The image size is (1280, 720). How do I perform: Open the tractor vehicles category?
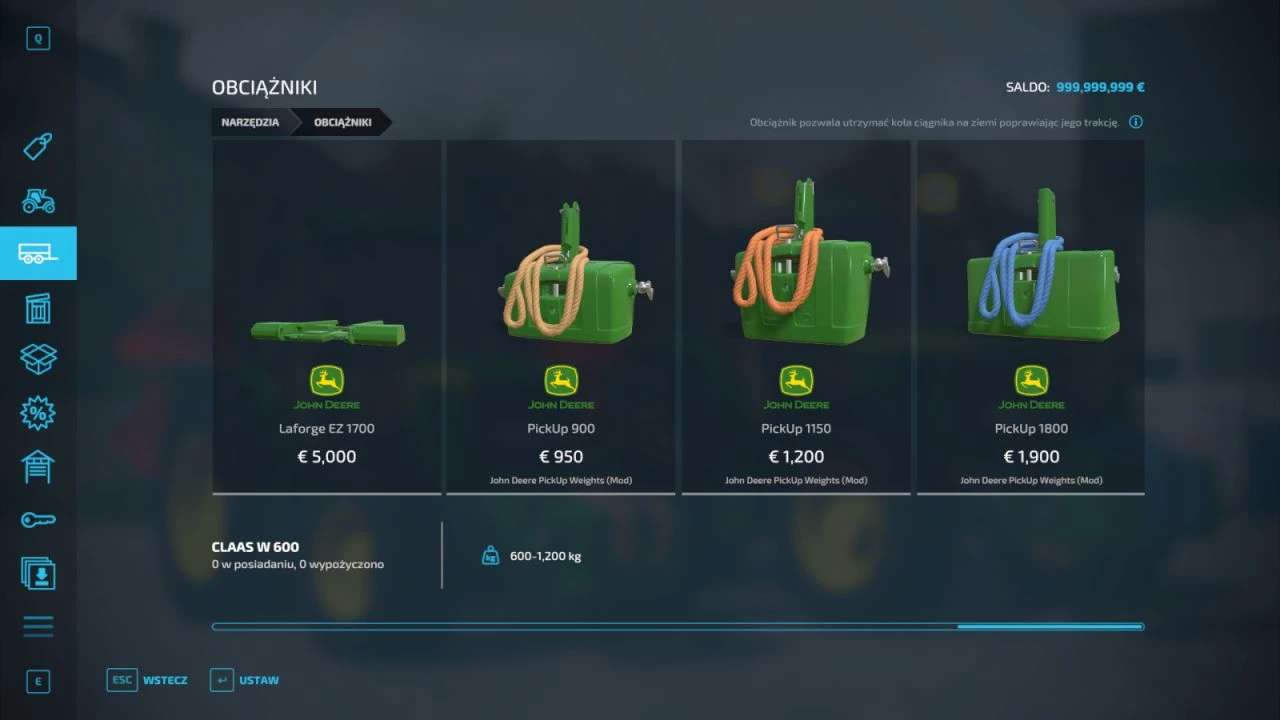click(38, 201)
